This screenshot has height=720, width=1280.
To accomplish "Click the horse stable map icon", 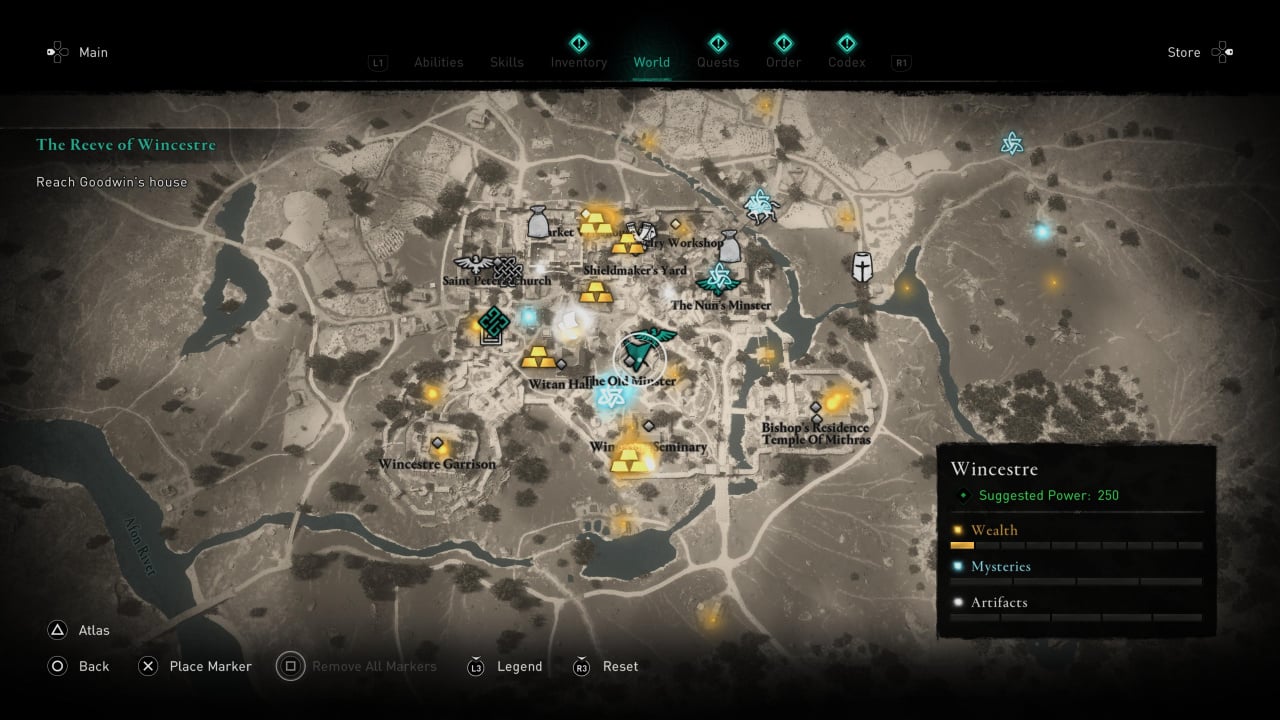I will (x=761, y=204).
